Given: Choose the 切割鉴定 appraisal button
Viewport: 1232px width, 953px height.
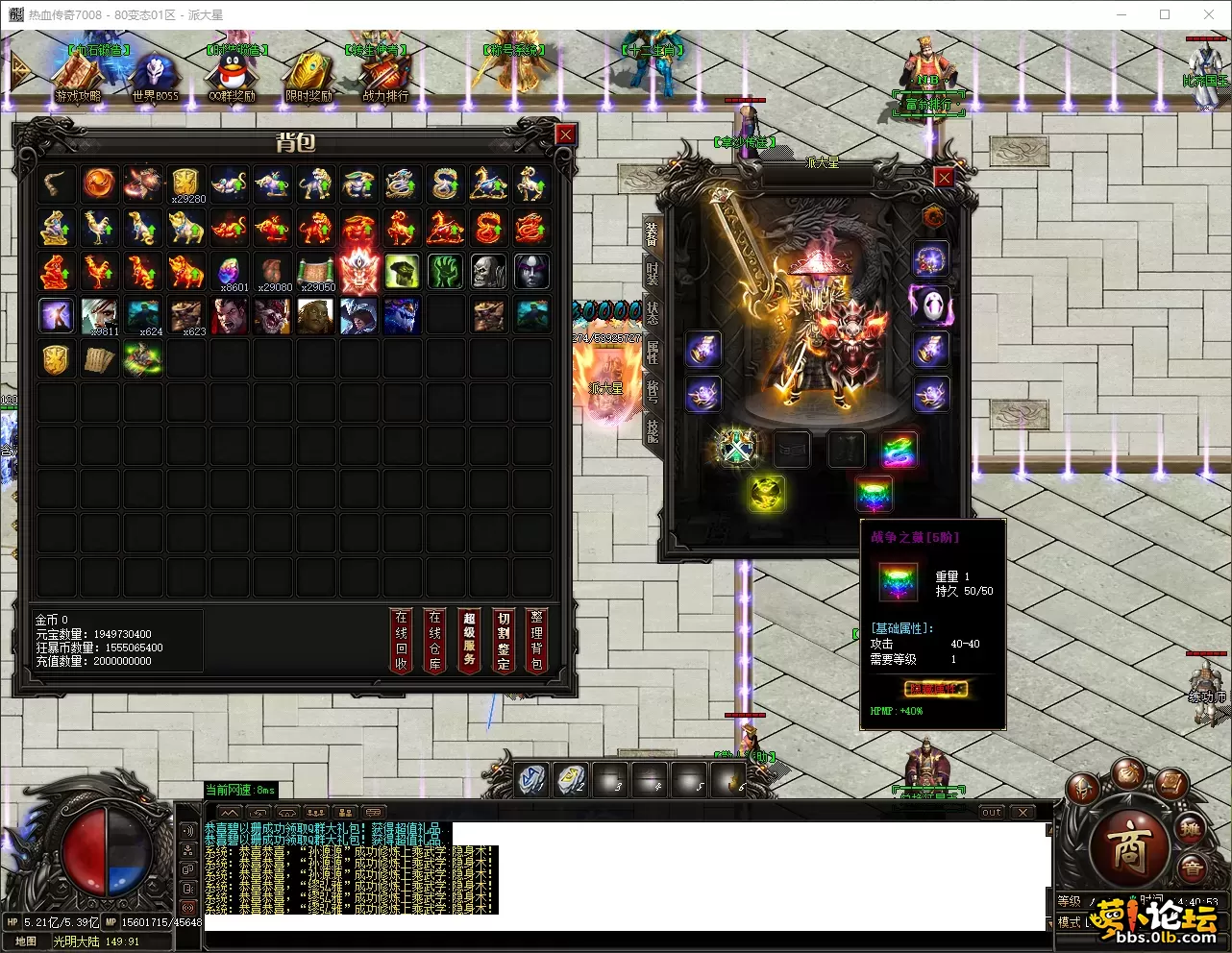Looking at the screenshot, I should [x=503, y=641].
